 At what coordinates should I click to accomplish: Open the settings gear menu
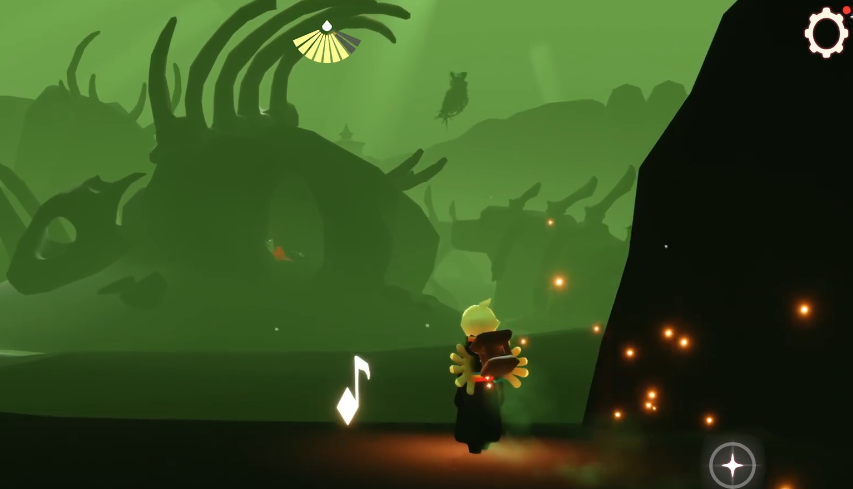pyautogui.click(x=826, y=33)
